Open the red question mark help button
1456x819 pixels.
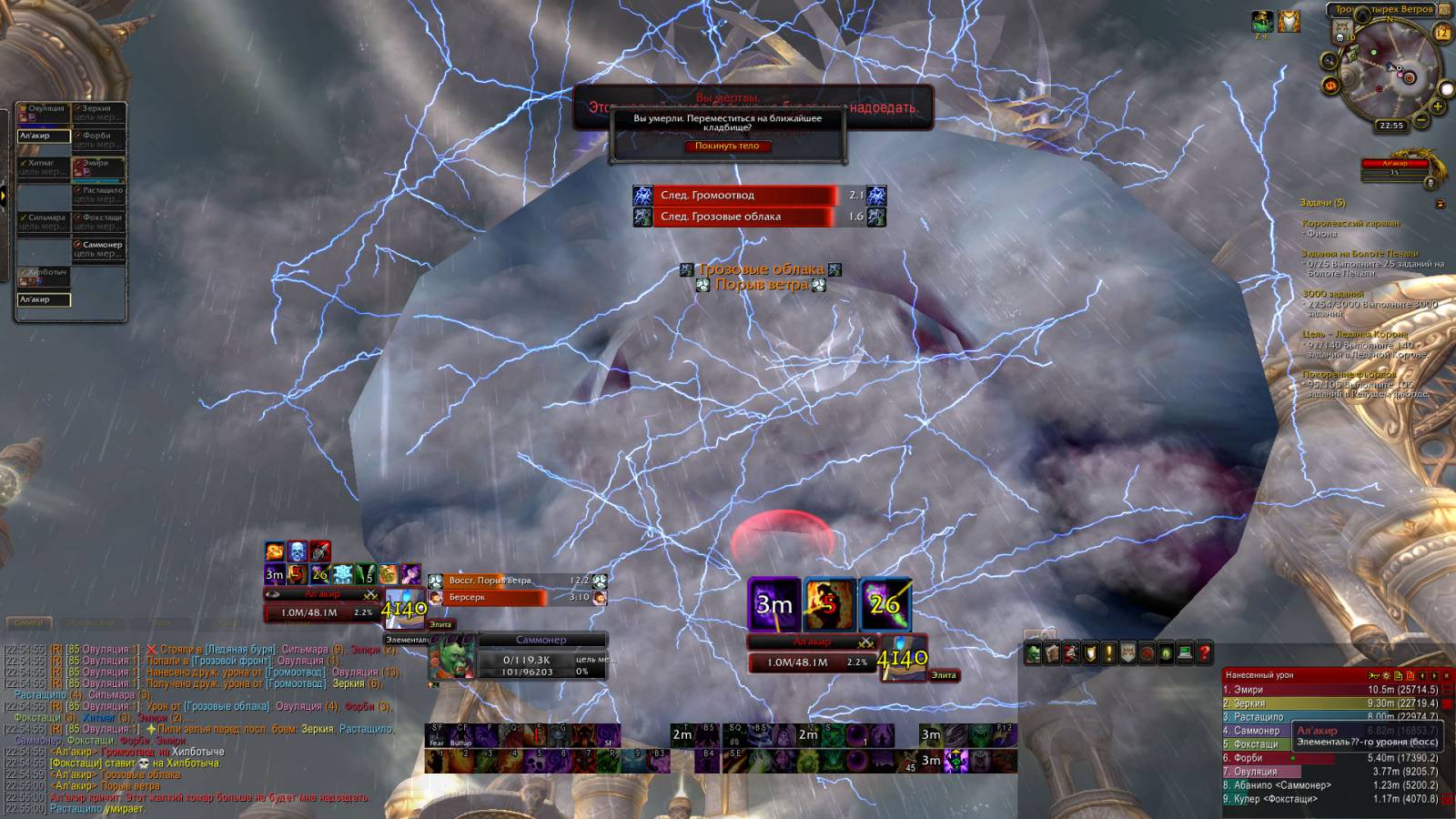click(x=1204, y=652)
